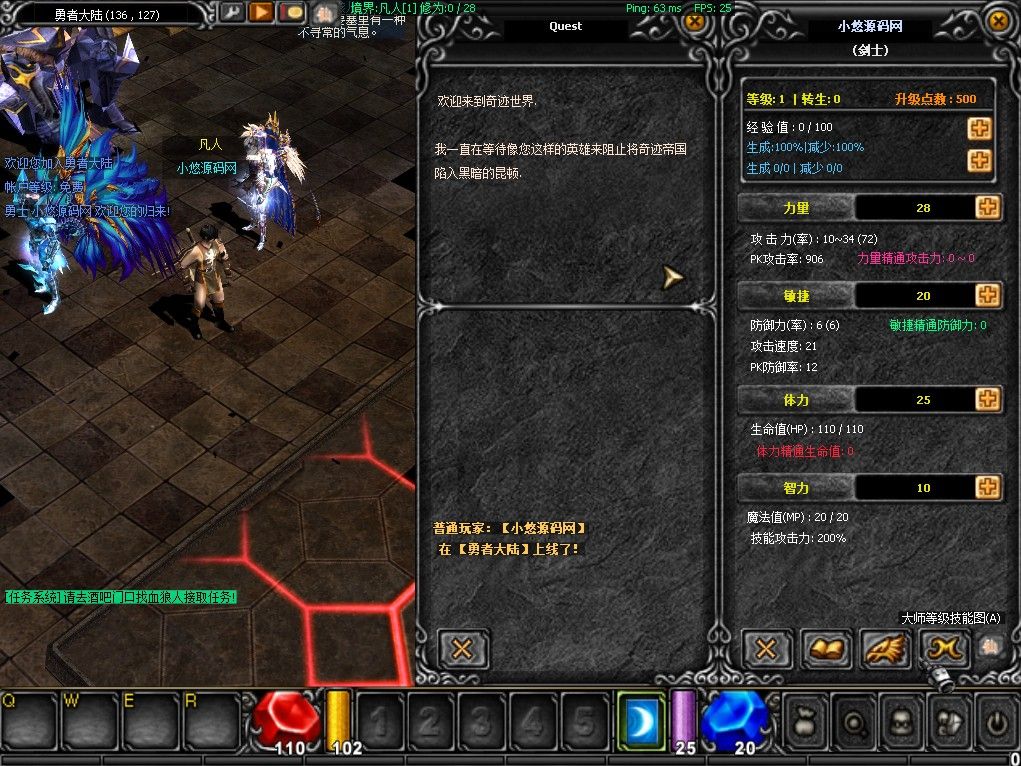Viewport: 1021px width, 766px height.
Task: Click the plus button beside 经验值
Action: [979, 128]
